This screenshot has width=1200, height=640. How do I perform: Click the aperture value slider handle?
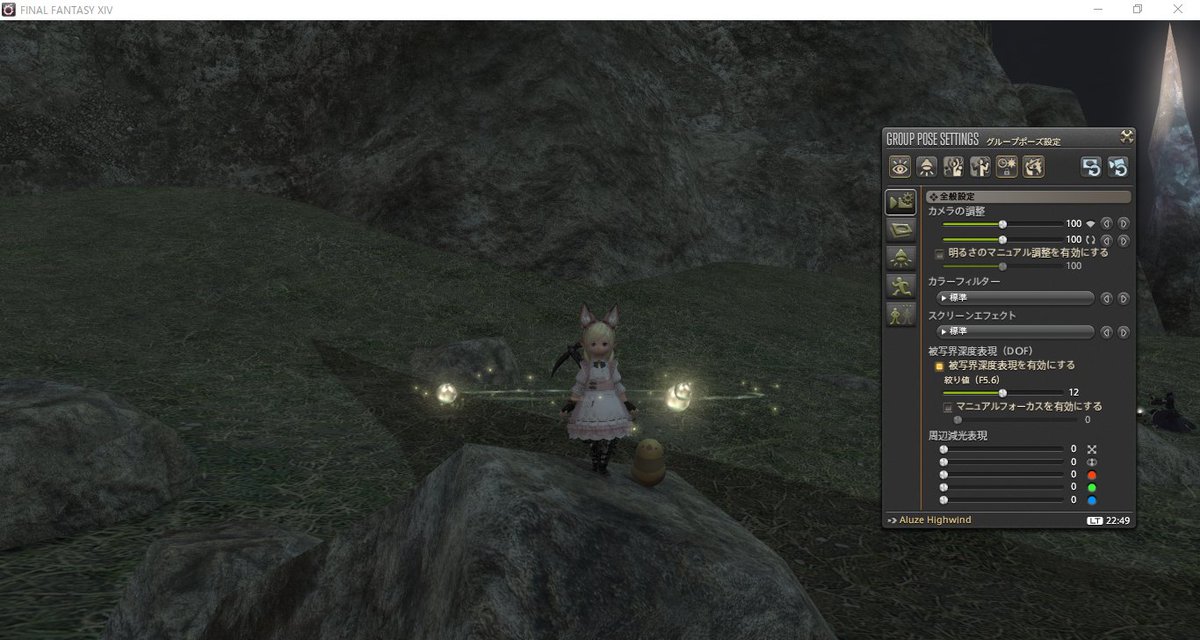[1003, 393]
